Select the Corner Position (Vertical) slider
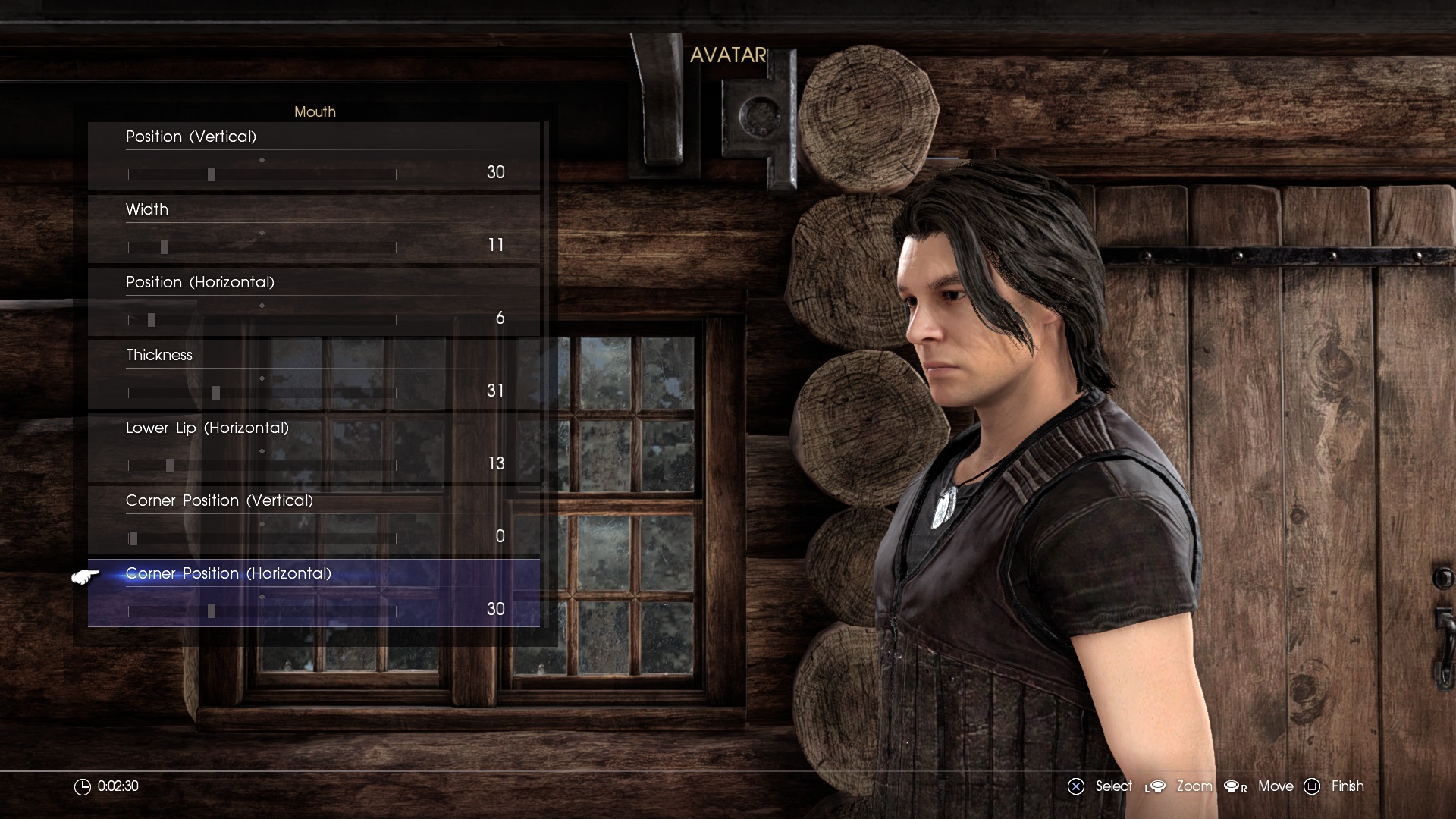This screenshot has width=1456, height=819. (262, 538)
